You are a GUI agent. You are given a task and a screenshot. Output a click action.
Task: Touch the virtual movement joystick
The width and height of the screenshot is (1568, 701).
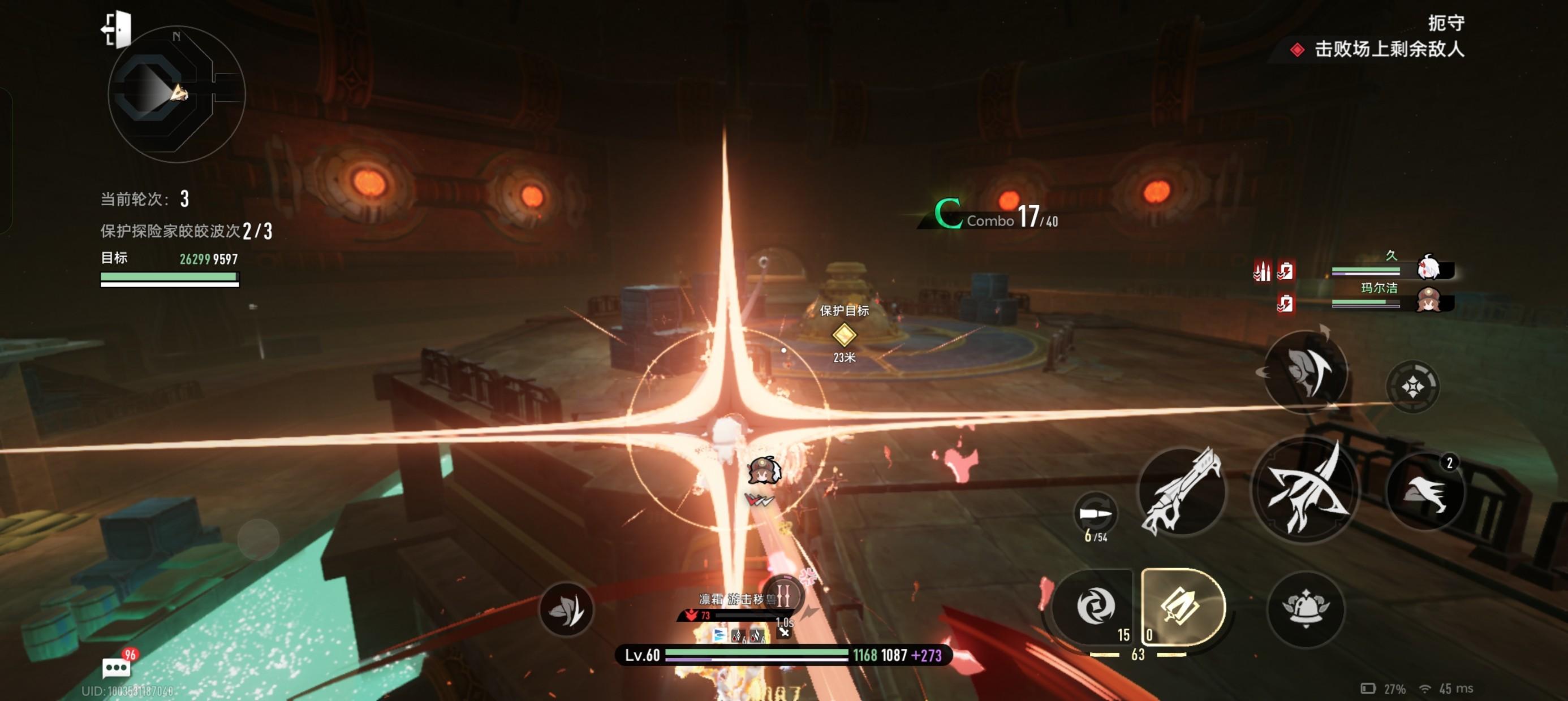click(x=258, y=539)
